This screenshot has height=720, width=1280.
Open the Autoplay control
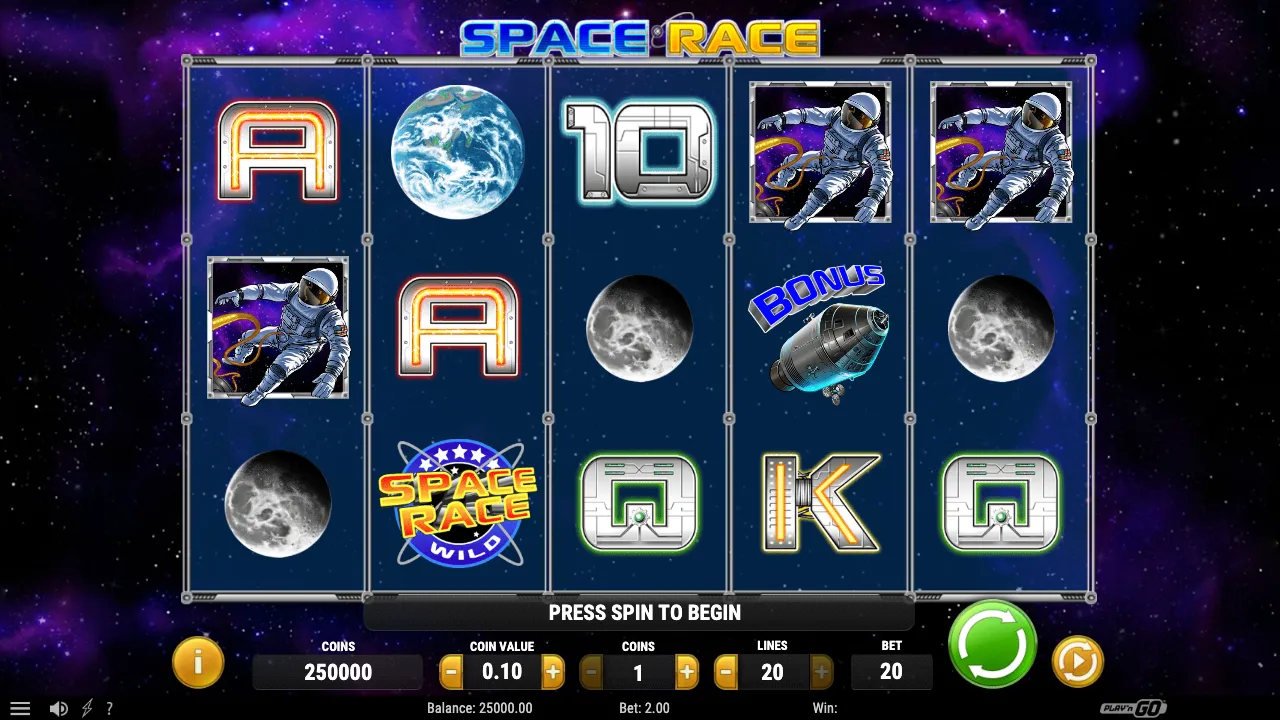pos(1078,660)
